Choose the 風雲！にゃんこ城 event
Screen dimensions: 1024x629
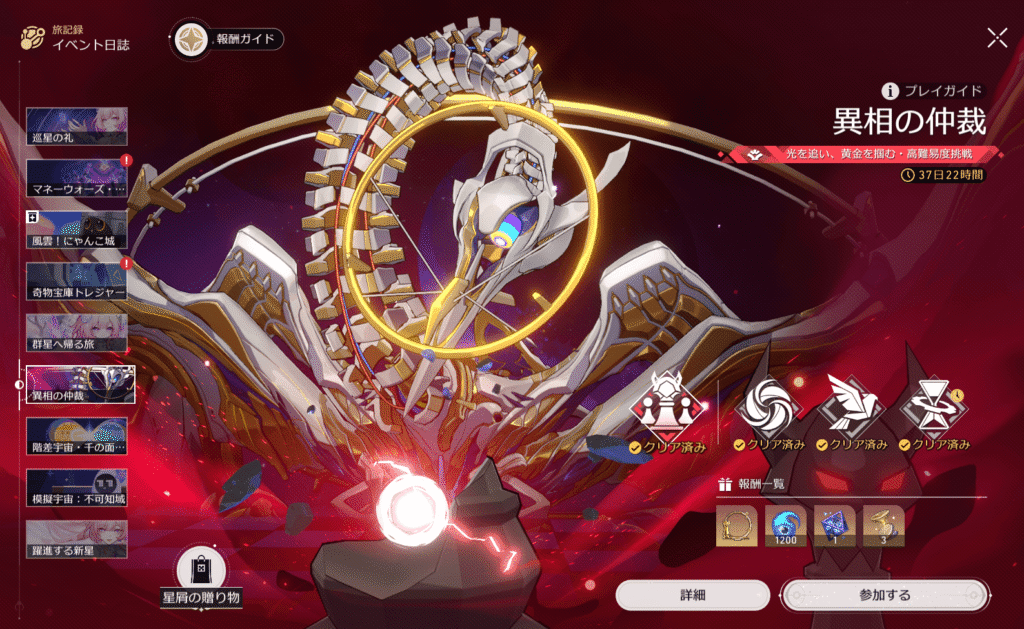point(76,229)
